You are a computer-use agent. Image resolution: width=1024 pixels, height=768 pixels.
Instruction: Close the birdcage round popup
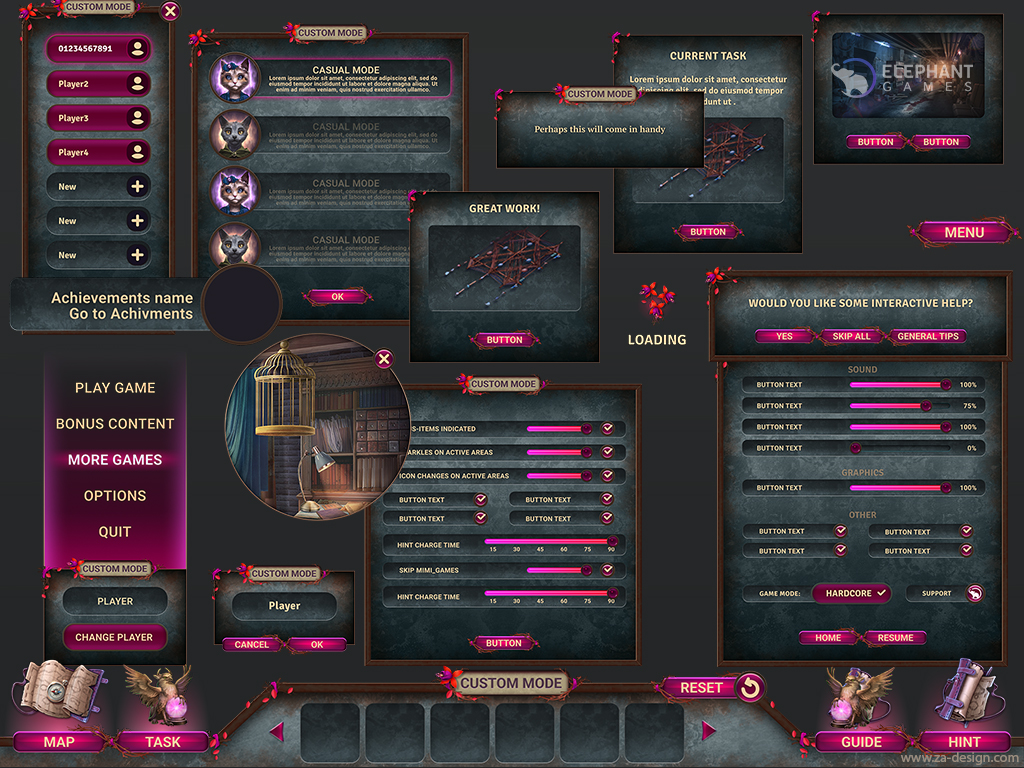(x=384, y=359)
